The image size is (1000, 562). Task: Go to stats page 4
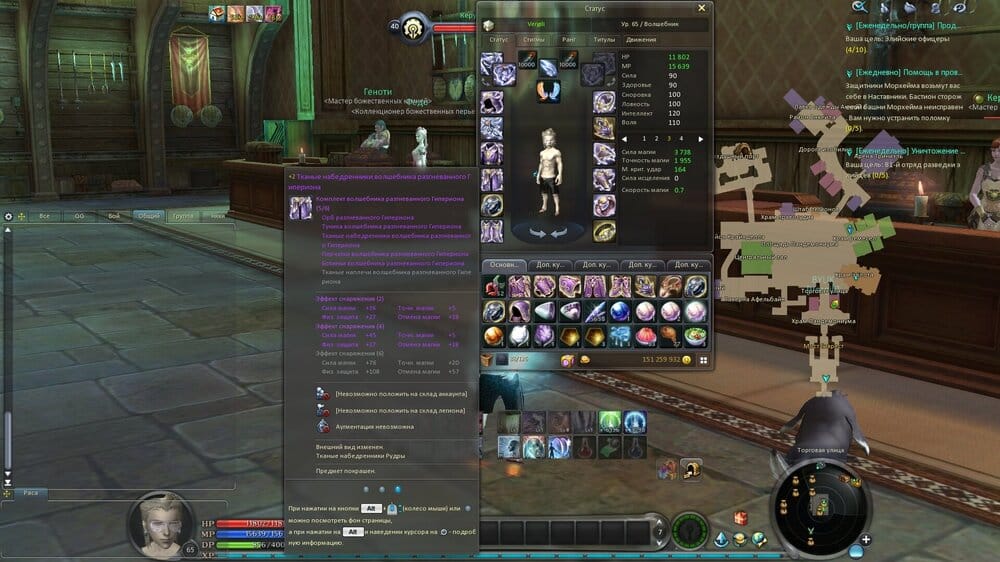point(681,139)
